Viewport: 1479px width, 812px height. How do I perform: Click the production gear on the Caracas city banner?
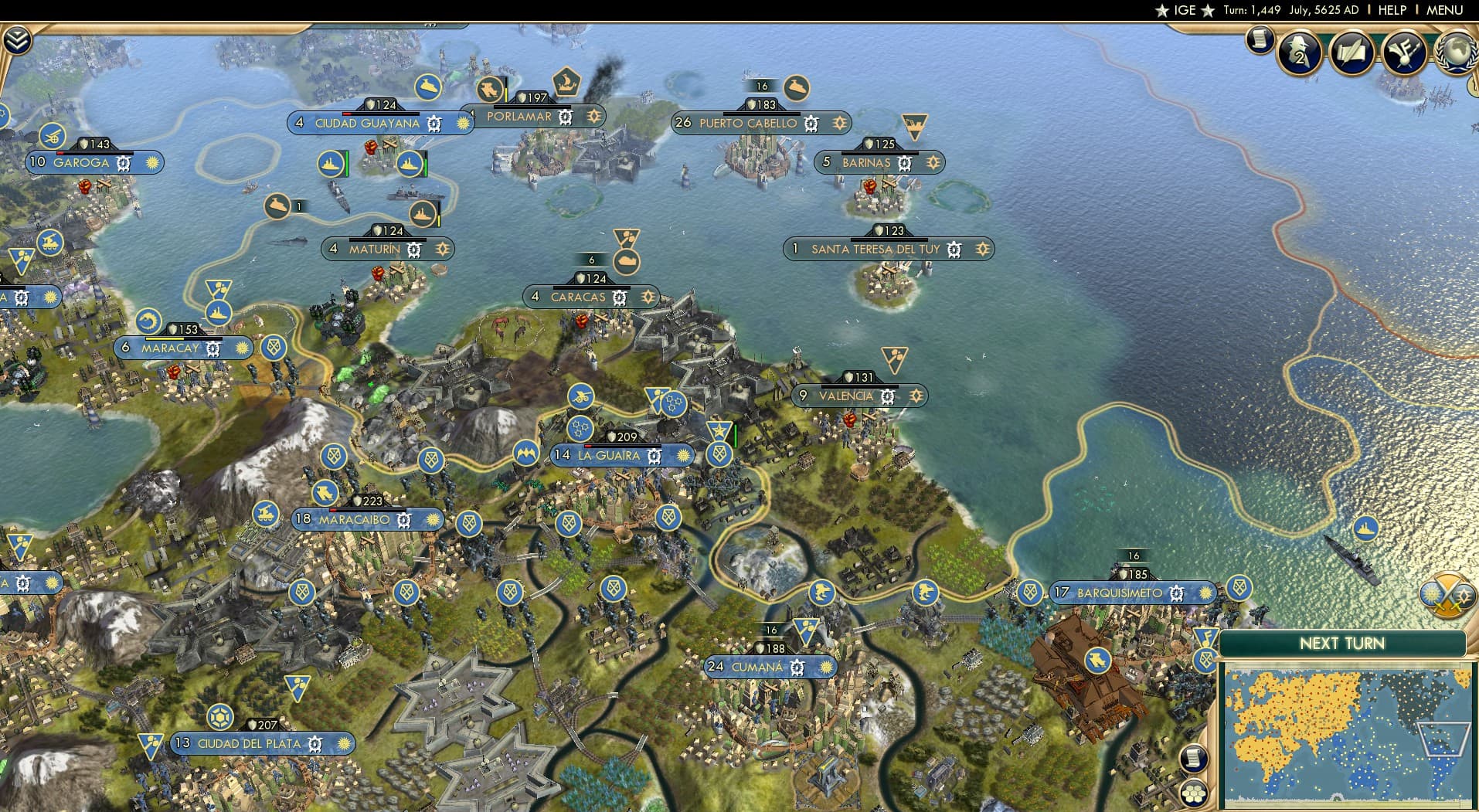point(618,297)
